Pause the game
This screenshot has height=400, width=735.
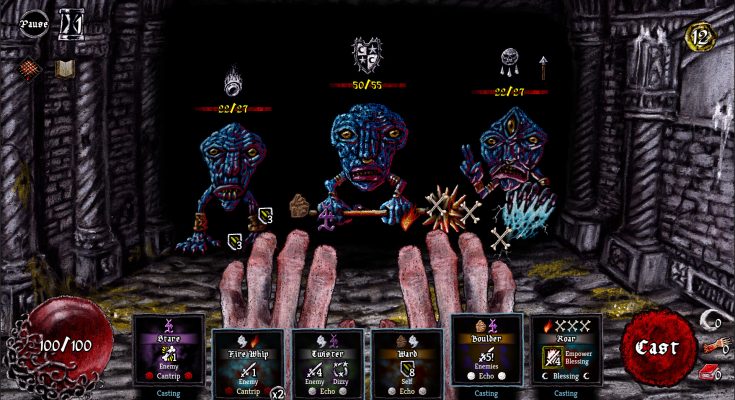click(x=34, y=22)
